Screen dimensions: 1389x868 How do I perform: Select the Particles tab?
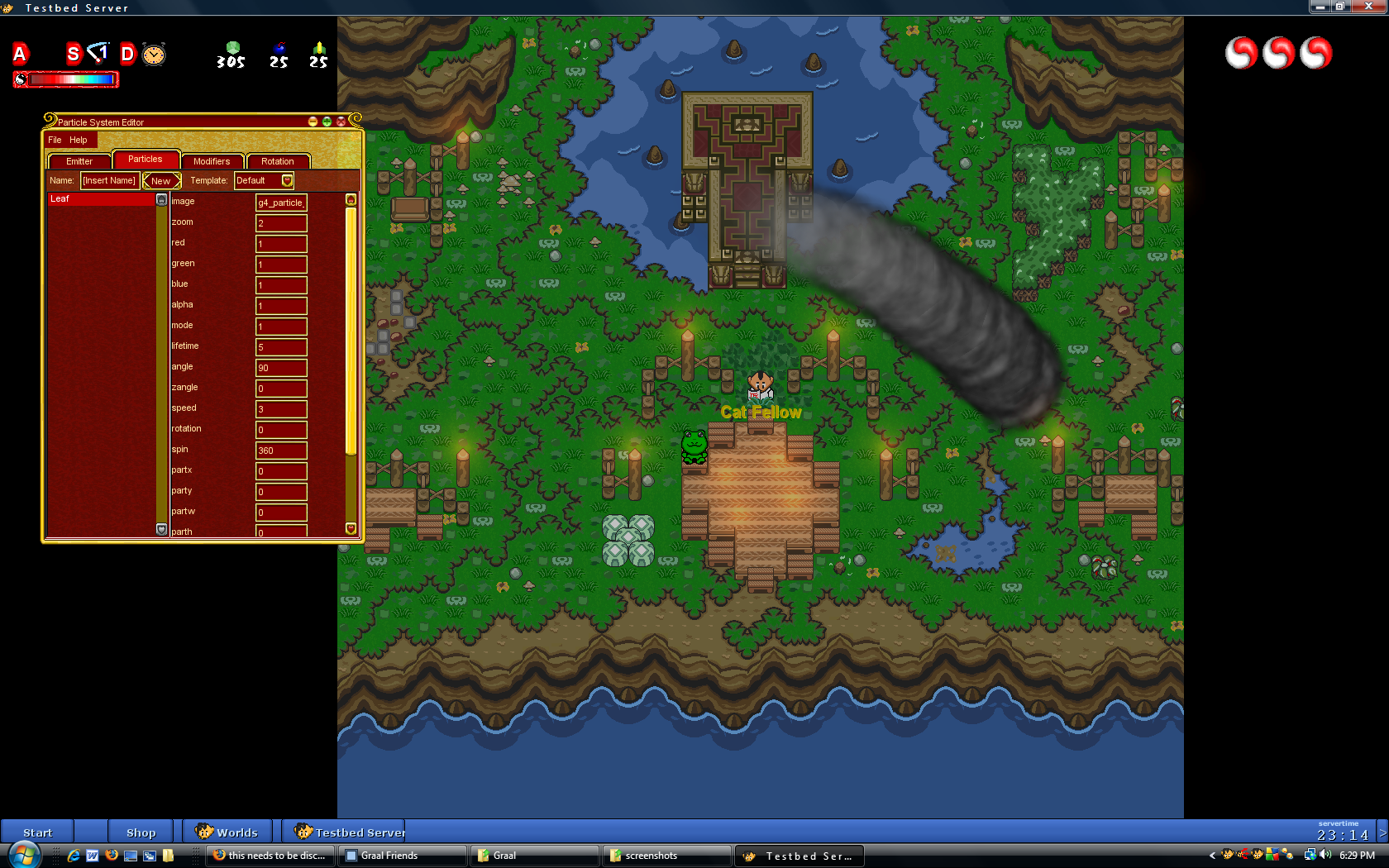[145, 159]
